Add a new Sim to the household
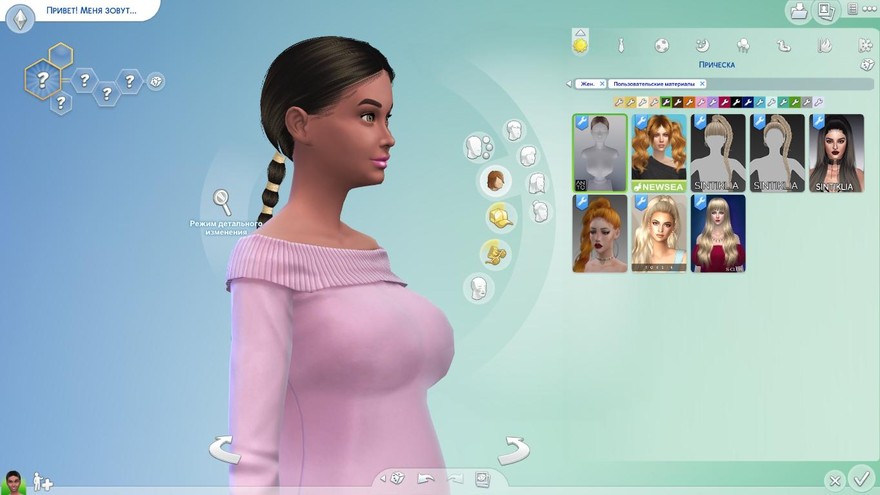The height and width of the screenshot is (495, 880). [x=42, y=482]
